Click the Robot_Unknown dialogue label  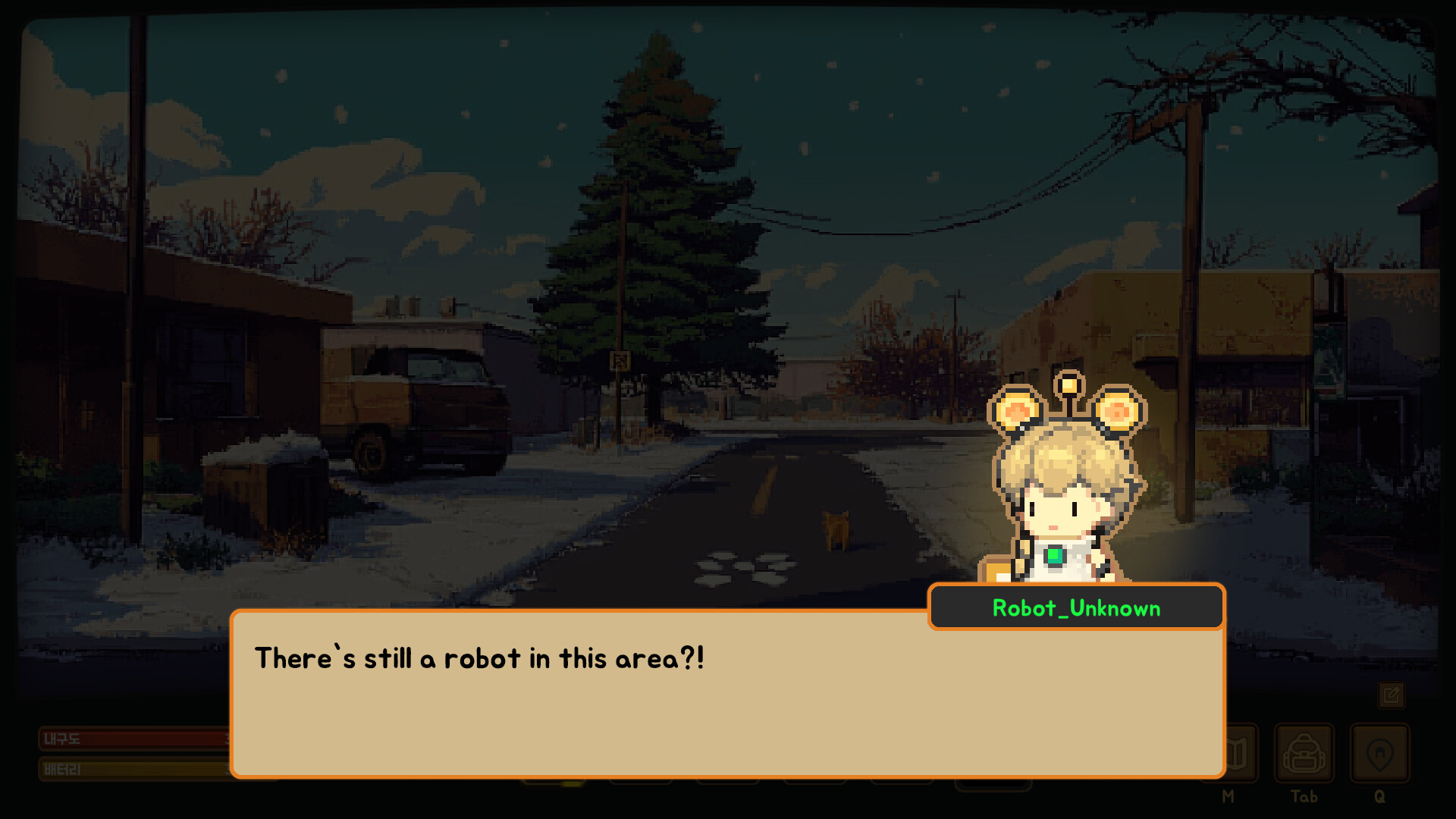point(1075,608)
